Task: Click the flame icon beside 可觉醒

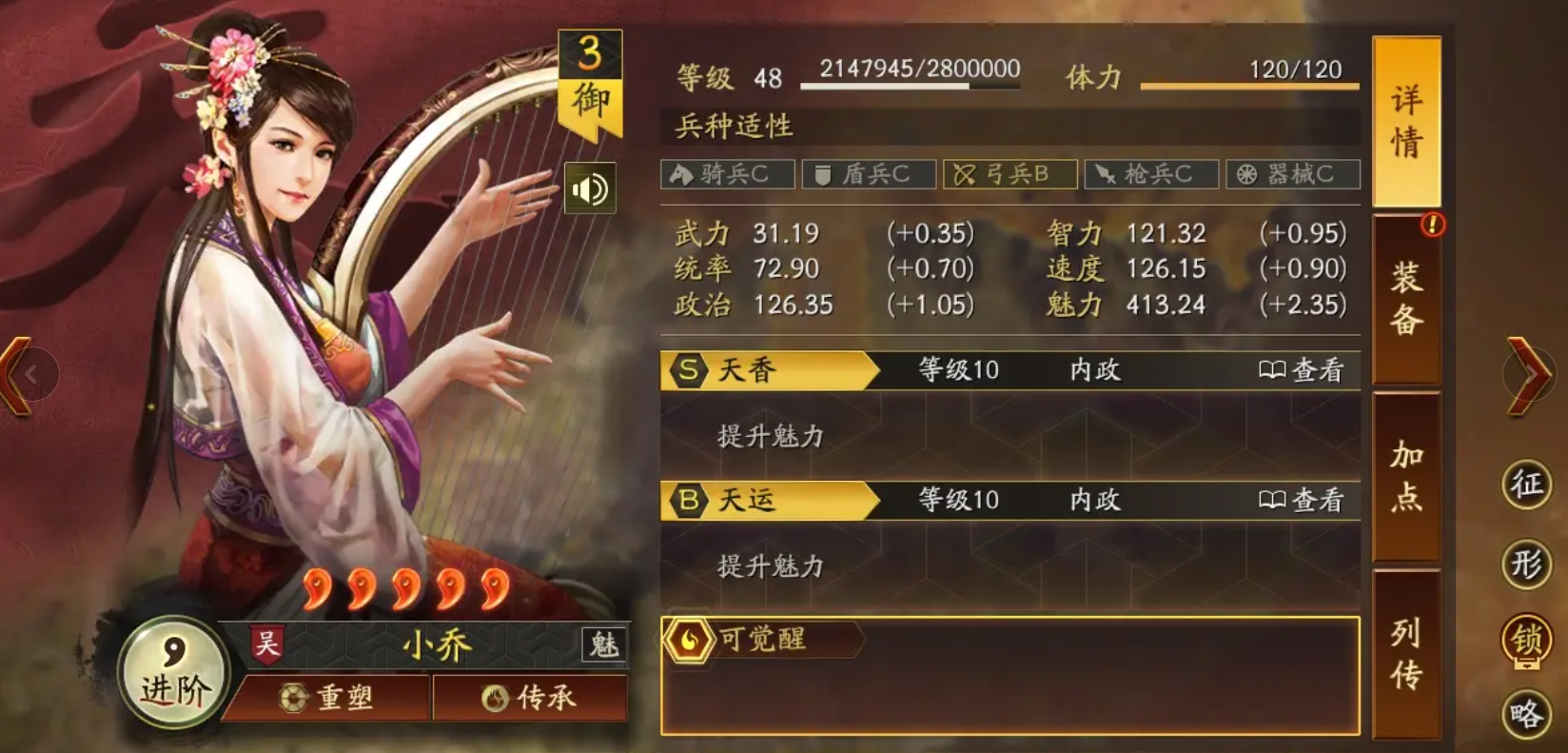Action: [x=689, y=642]
